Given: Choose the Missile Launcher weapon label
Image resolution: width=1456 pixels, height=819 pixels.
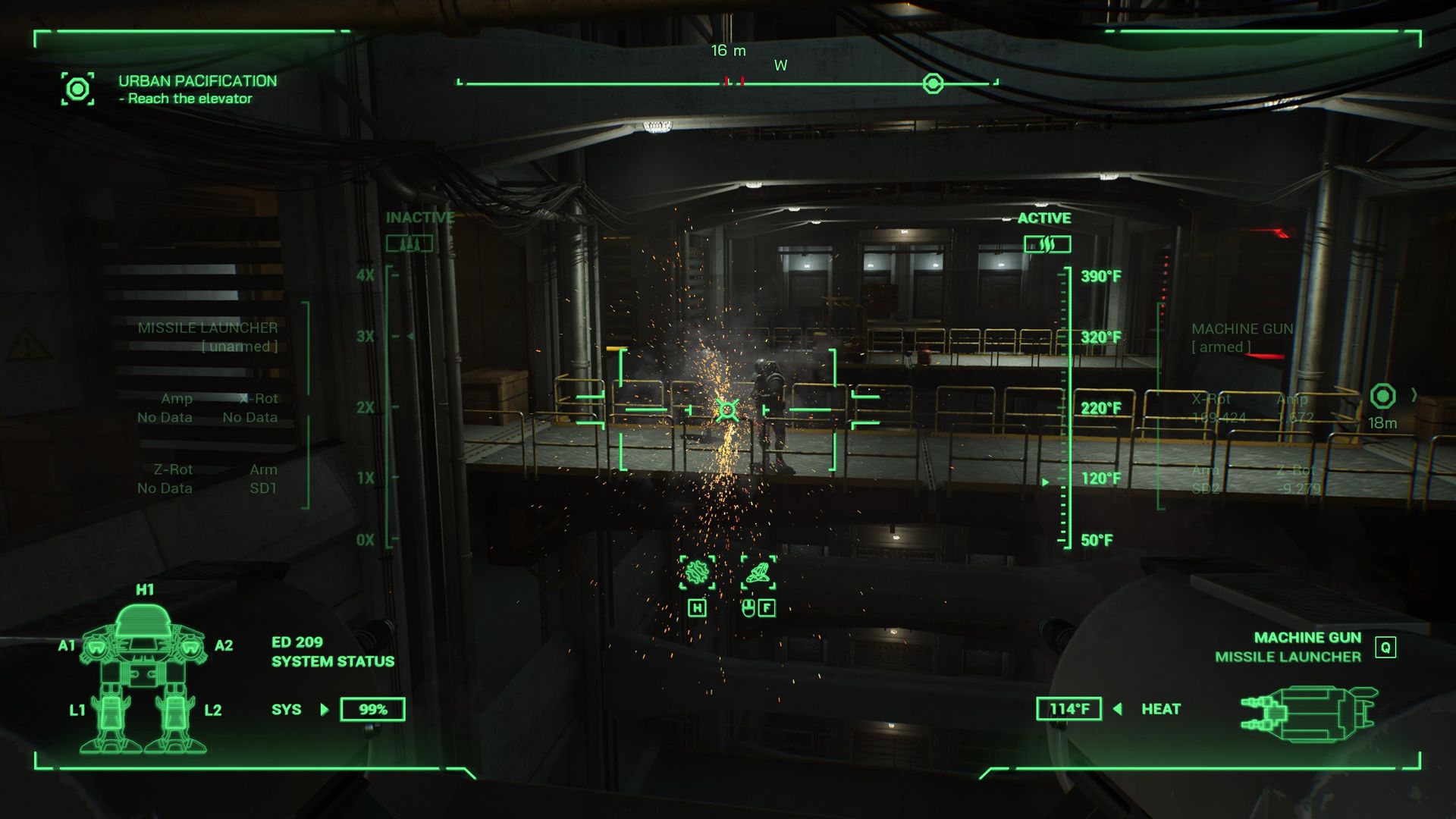Looking at the screenshot, I should click(x=1287, y=657).
